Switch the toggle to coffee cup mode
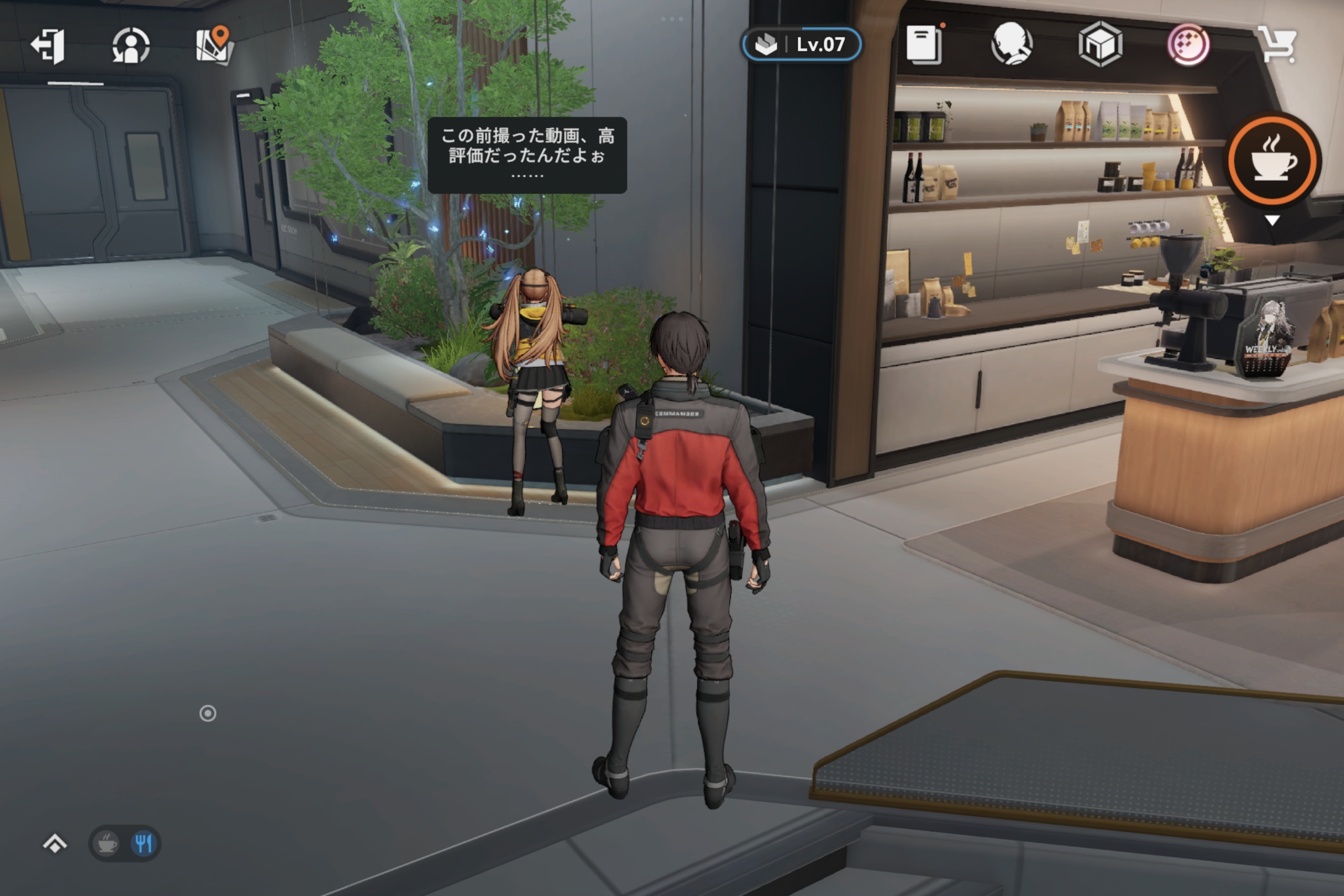The width and height of the screenshot is (1344, 896). [107, 844]
